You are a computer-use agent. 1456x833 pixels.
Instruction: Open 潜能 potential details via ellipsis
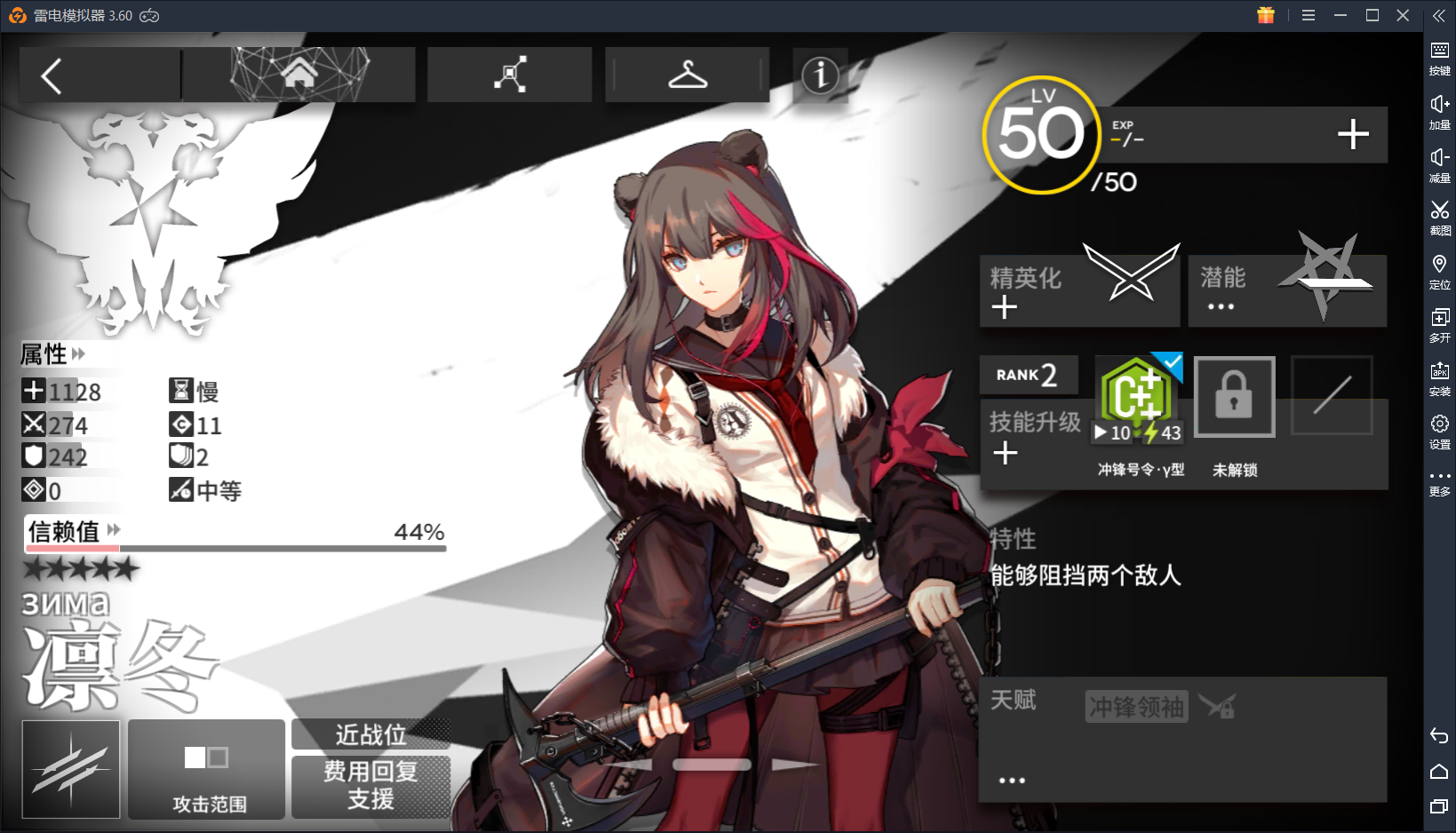point(1221,305)
